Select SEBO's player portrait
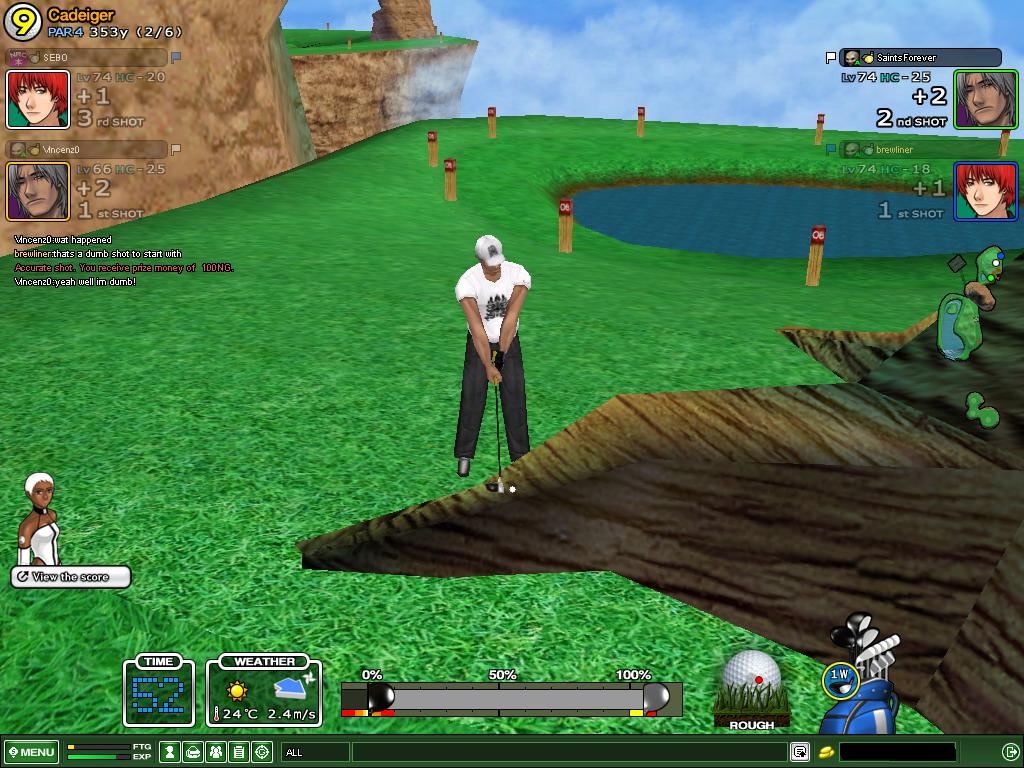Screen dimensions: 1024x768 [38, 99]
